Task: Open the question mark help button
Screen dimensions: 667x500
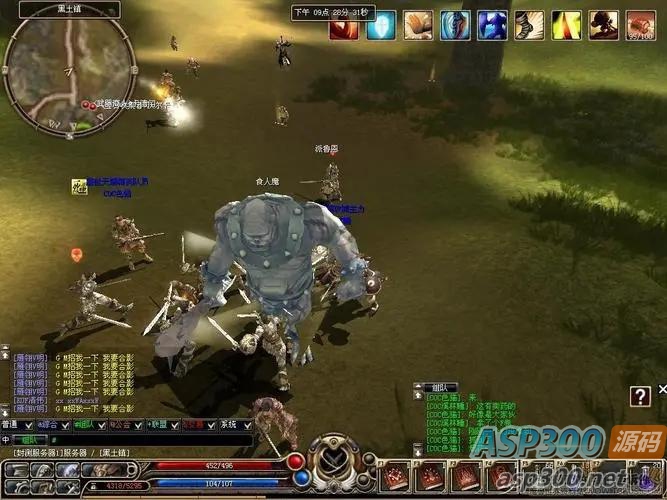Action: click(x=641, y=397)
